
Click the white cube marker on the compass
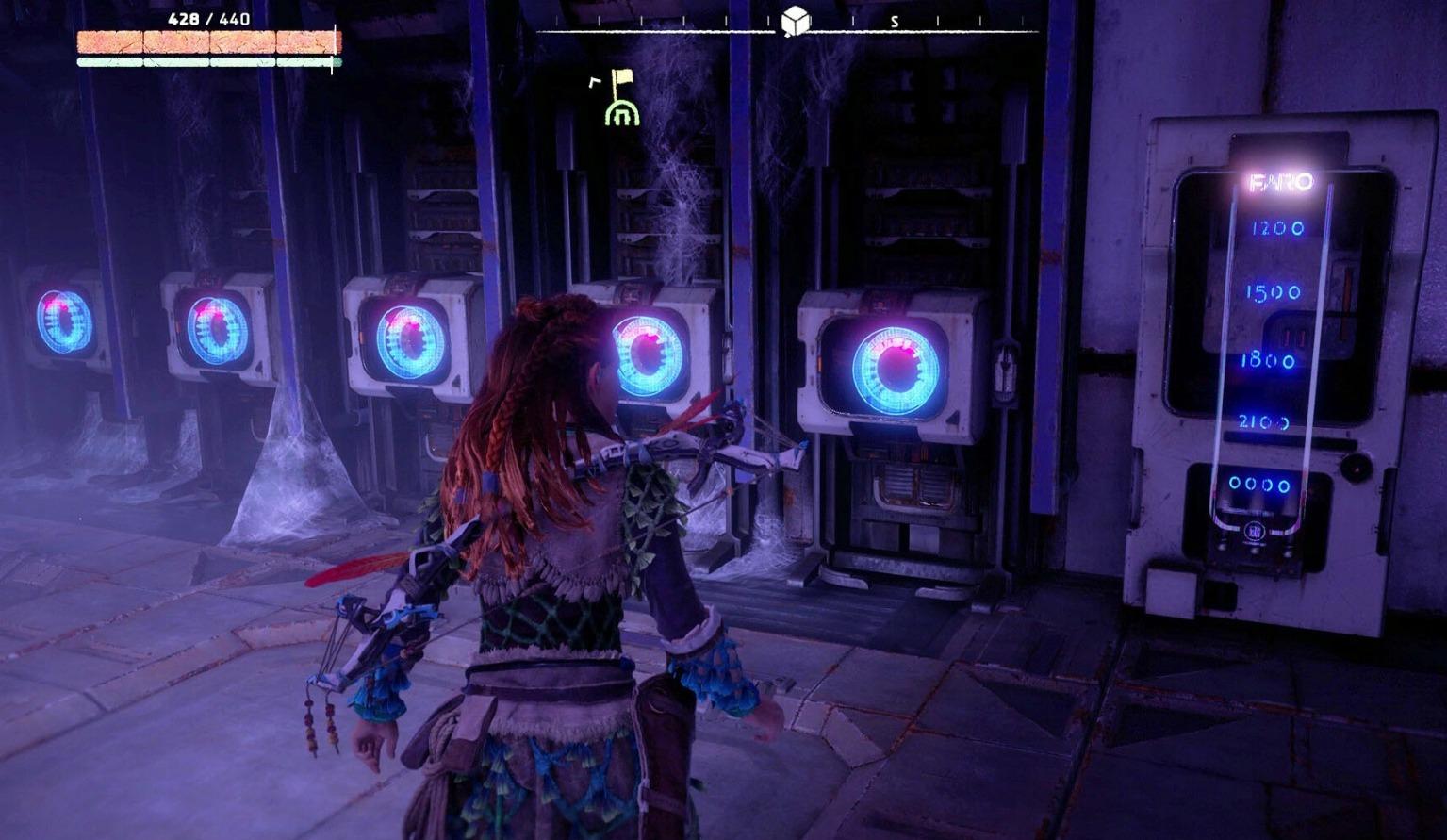(796, 20)
